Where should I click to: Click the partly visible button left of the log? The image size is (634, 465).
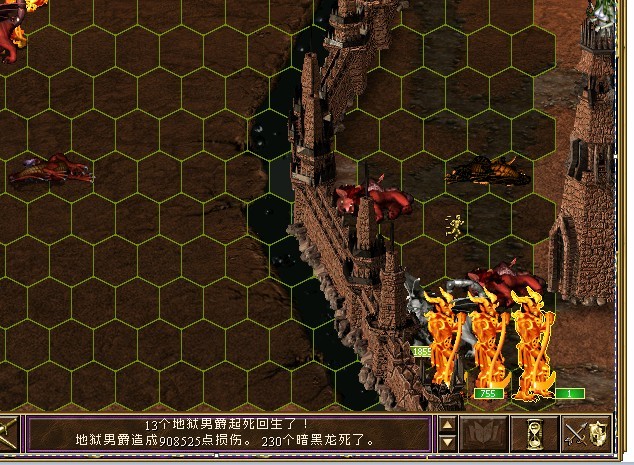[8, 434]
